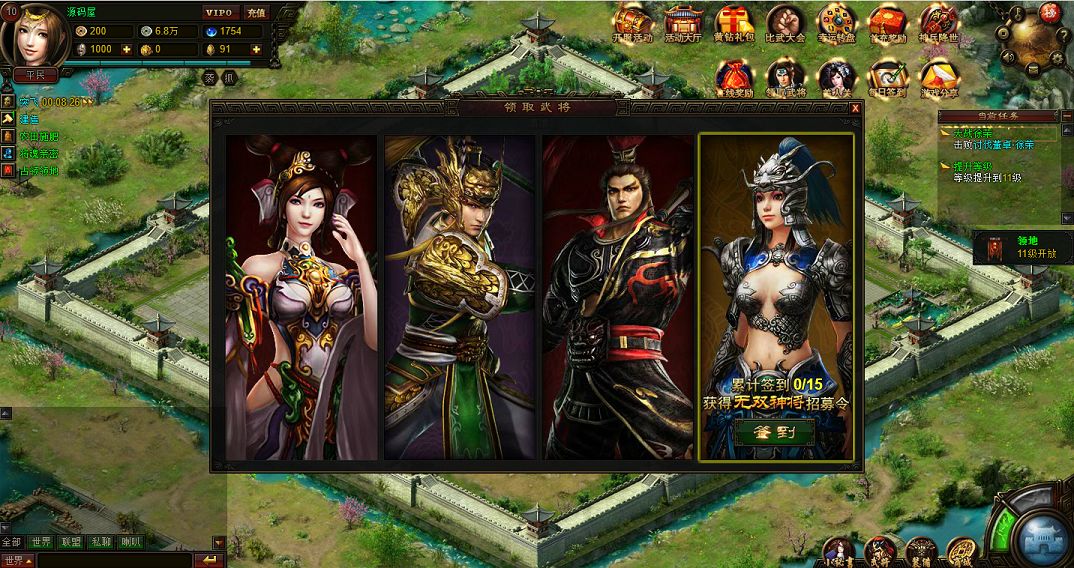The width and height of the screenshot is (1074, 568).
Task: Click the 签到 sign-in button
Action: [775, 432]
